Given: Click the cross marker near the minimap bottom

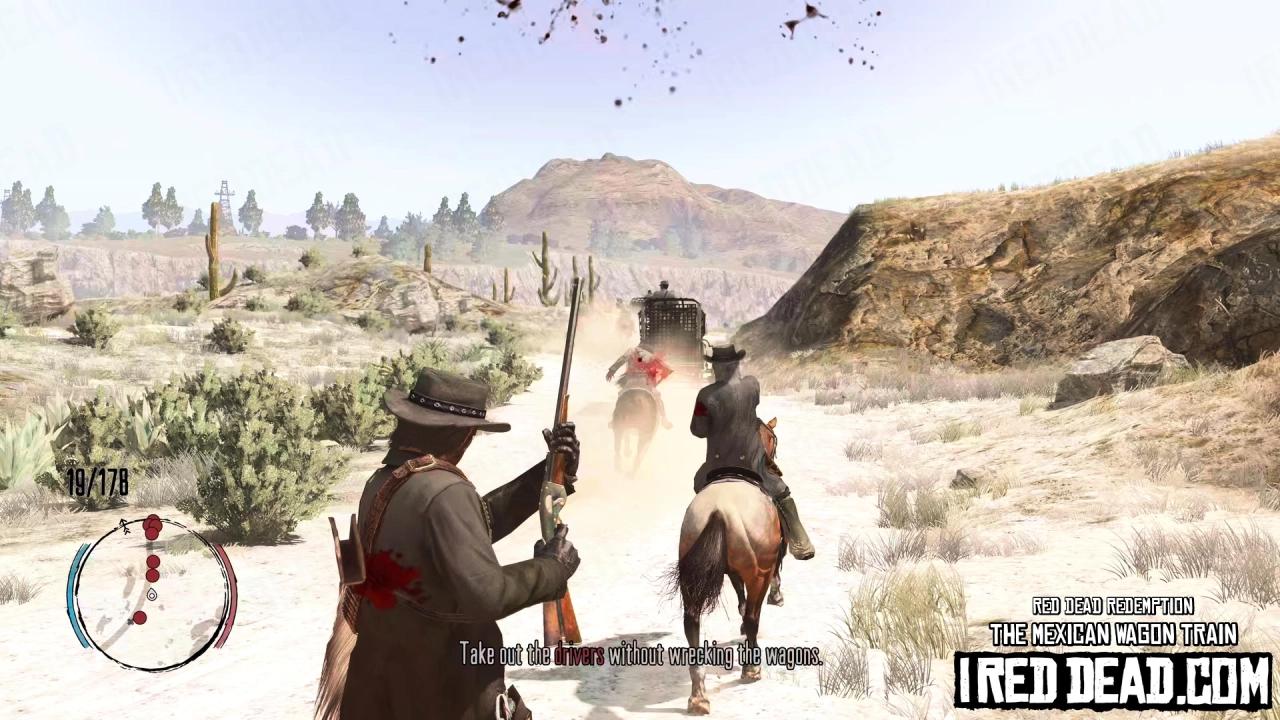Looking at the screenshot, I should (x=130, y=622).
